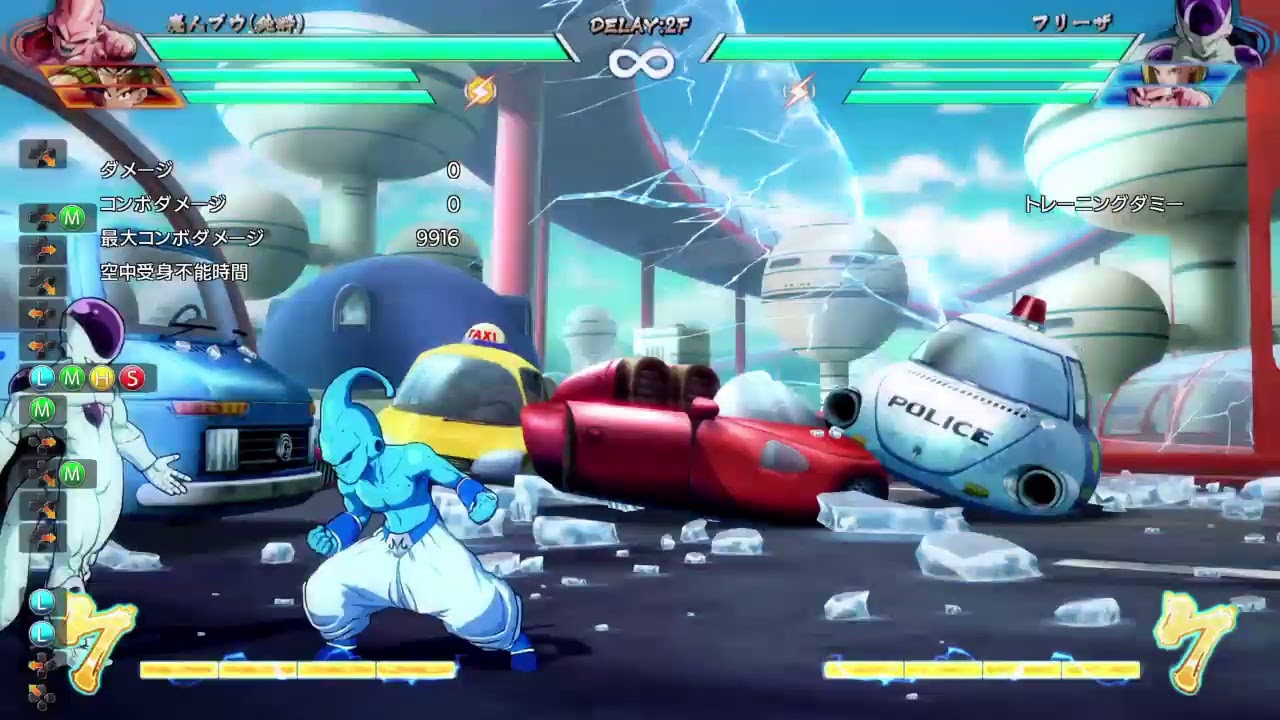Click player one's green health bar

click(350, 46)
